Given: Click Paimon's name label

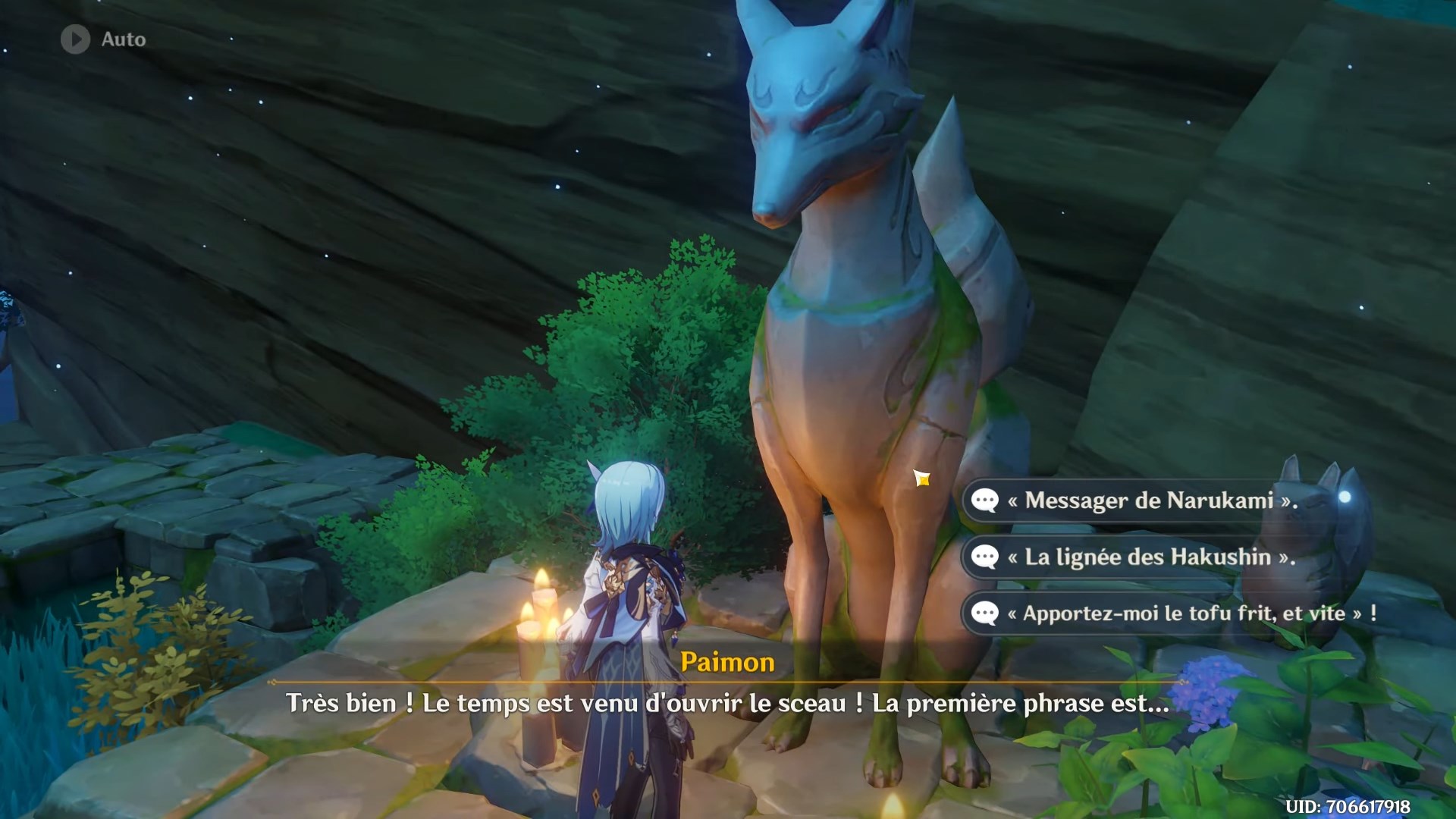Looking at the screenshot, I should click(728, 661).
